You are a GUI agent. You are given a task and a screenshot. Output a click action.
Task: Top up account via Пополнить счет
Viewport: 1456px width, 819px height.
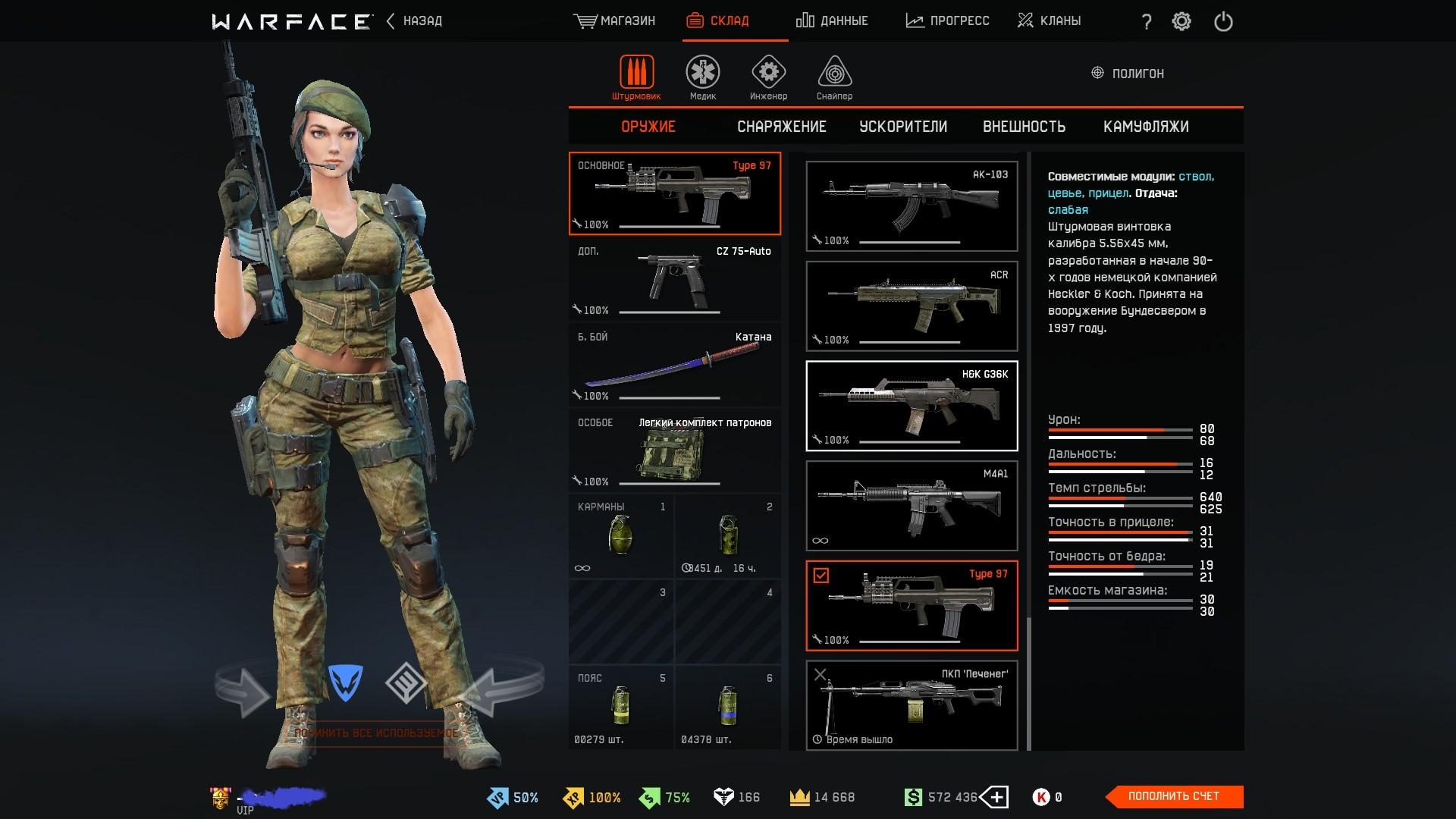(1173, 796)
